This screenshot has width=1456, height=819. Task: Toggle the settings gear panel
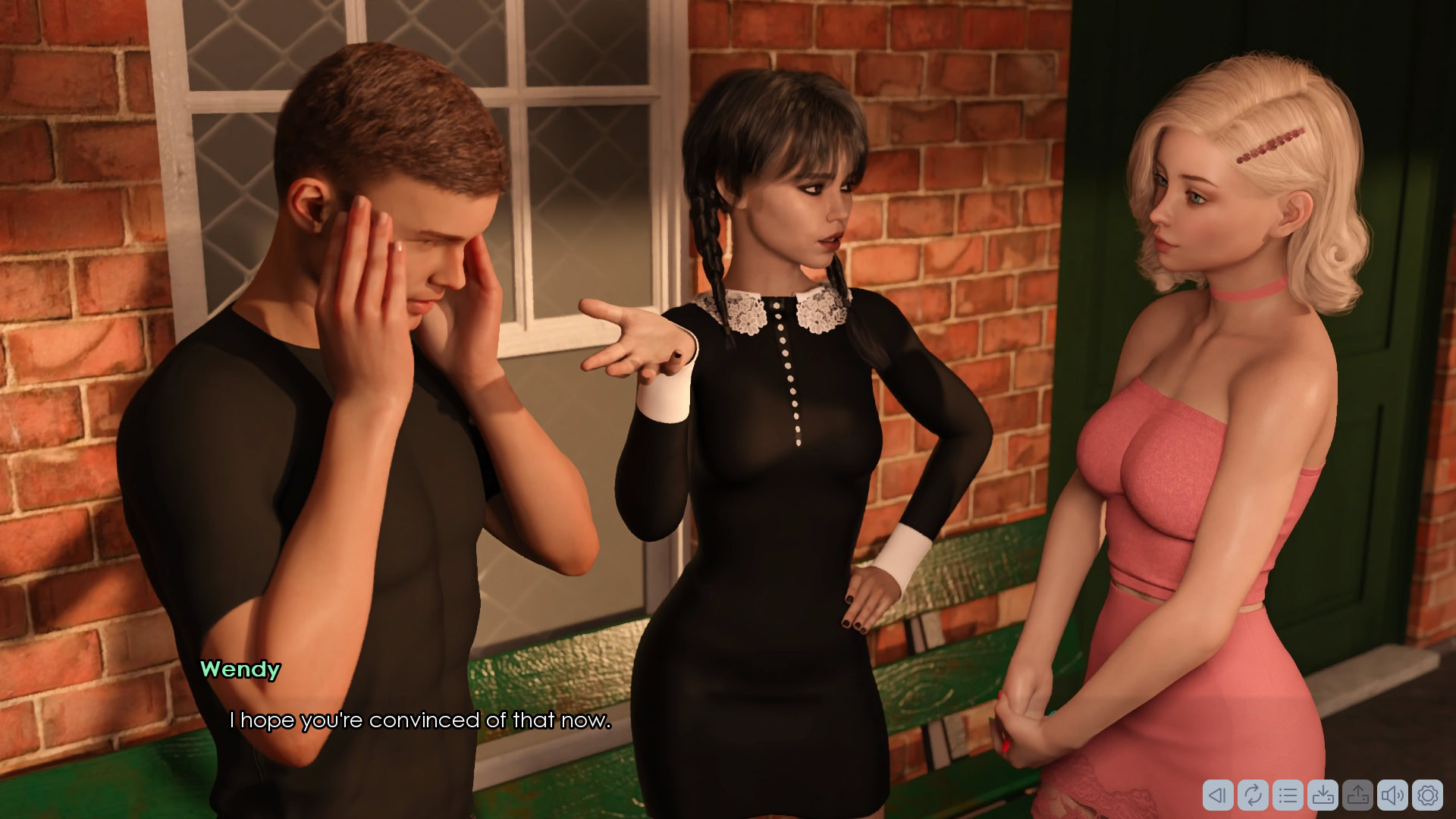click(1429, 795)
